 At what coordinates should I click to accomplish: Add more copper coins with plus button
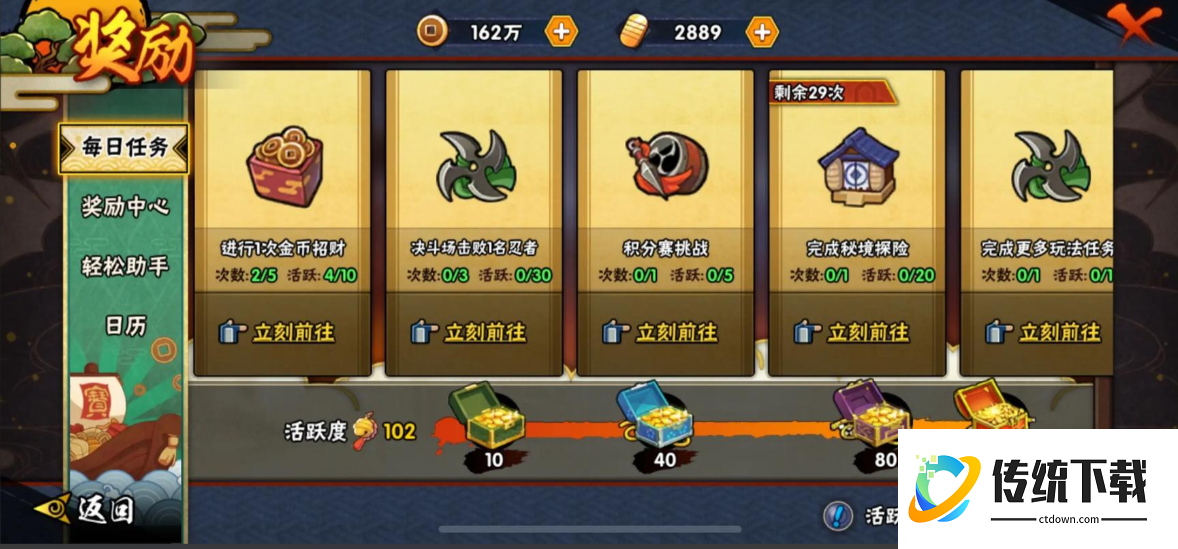tap(561, 31)
